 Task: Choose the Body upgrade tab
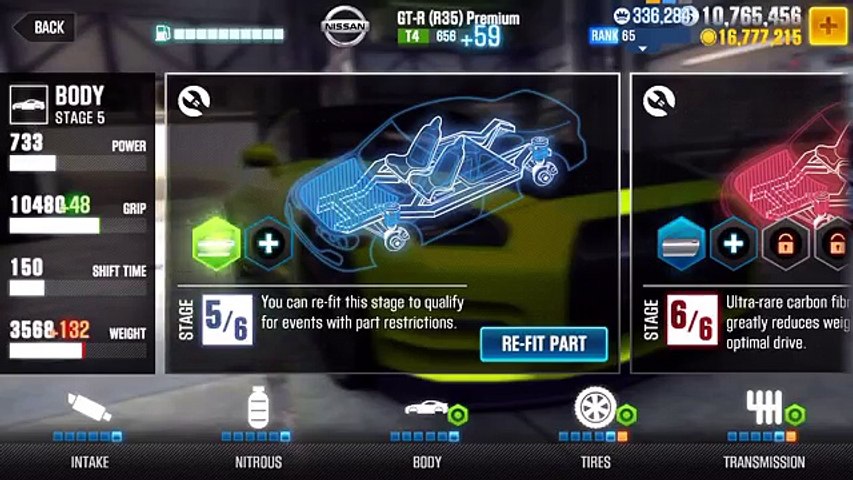point(427,430)
